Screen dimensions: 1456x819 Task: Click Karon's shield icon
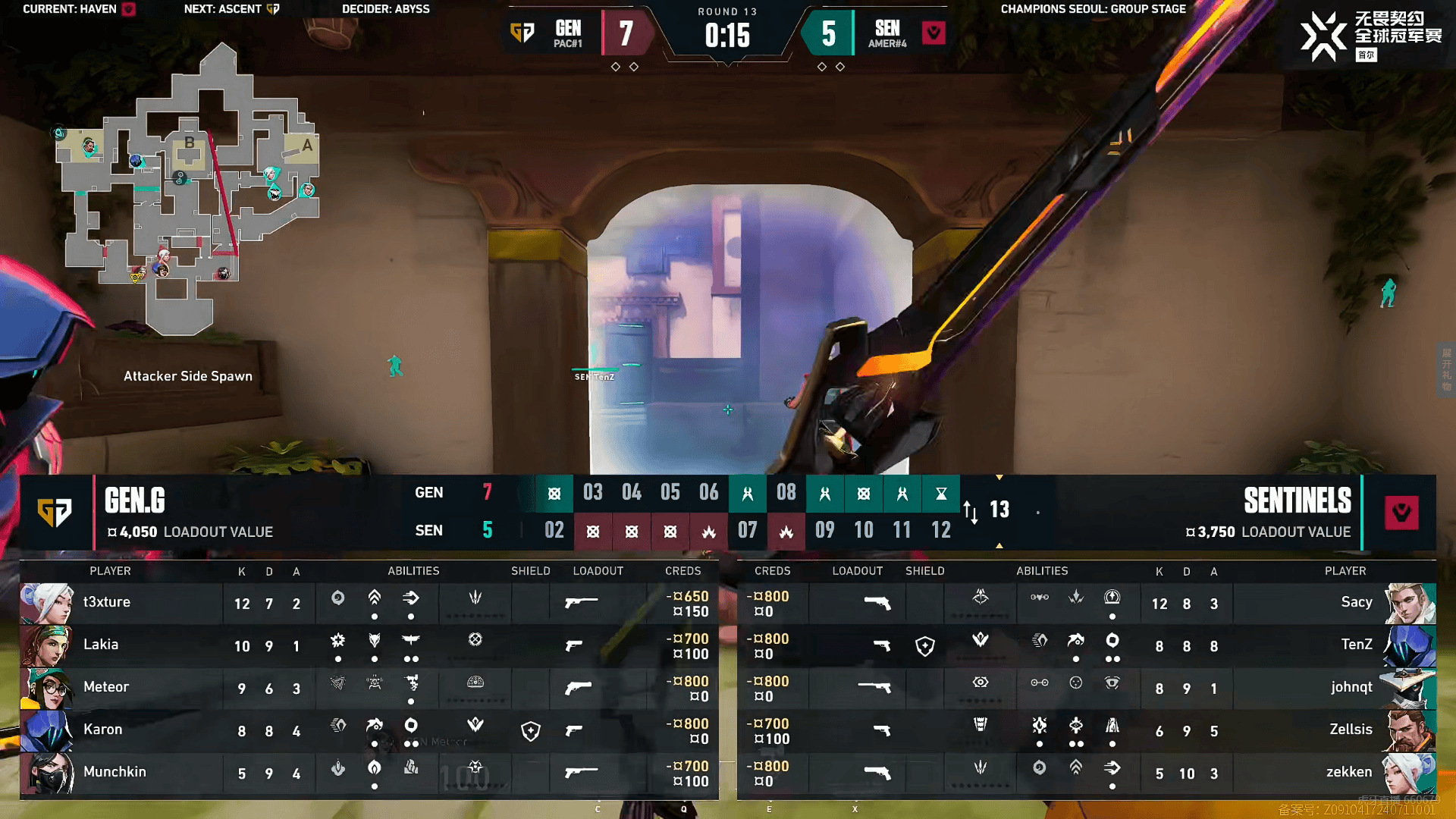coord(531,731)
